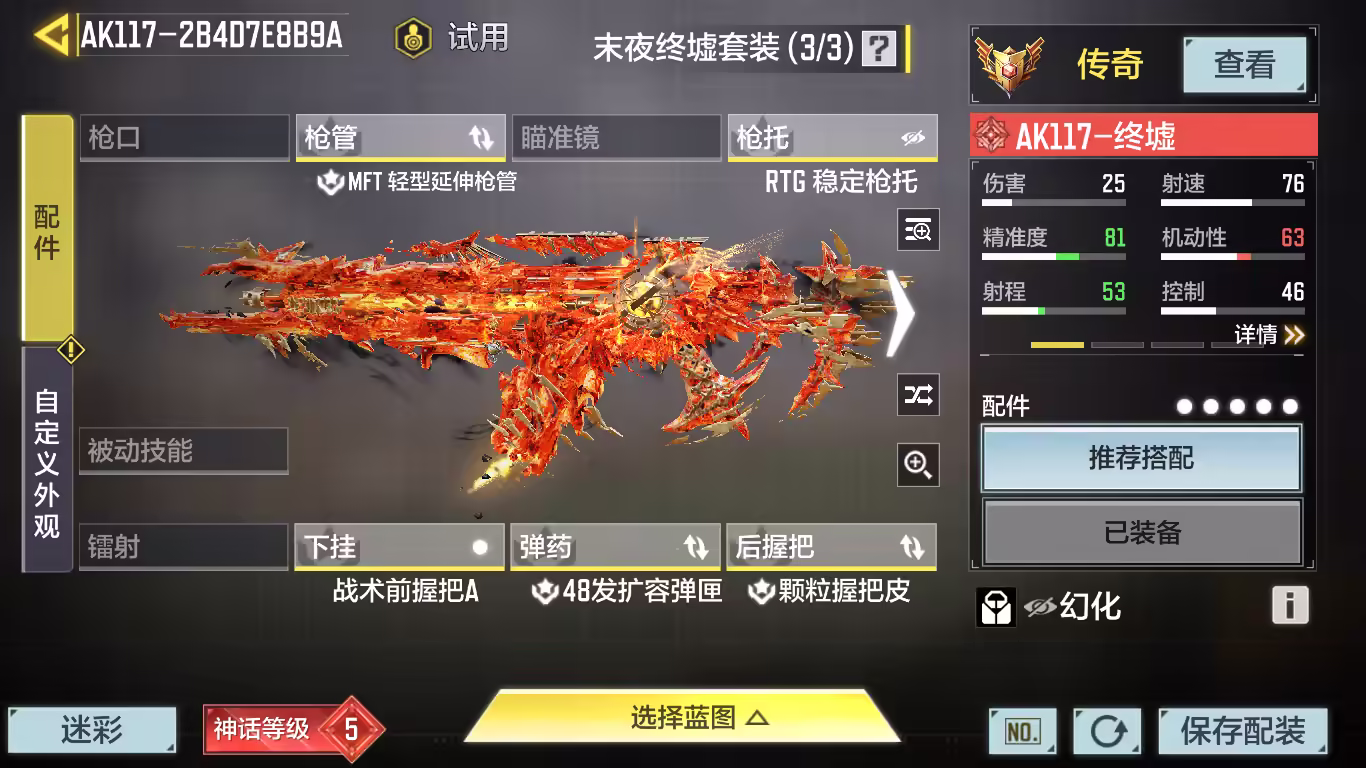Open the 末夜终墟套装 help question mark
1366x768 pixels.
(879, 48)
